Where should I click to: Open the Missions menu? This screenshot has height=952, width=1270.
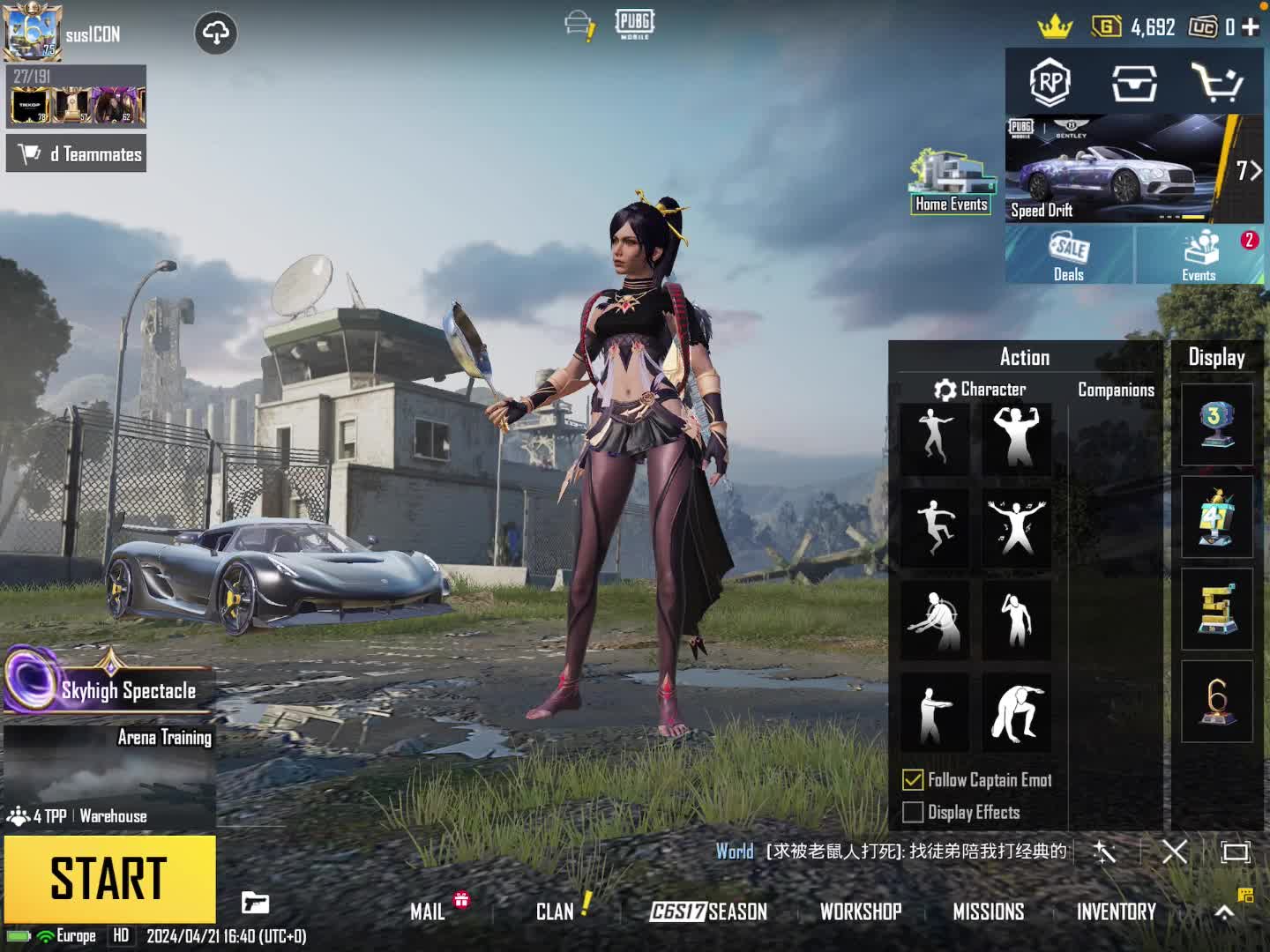(988, 911)
